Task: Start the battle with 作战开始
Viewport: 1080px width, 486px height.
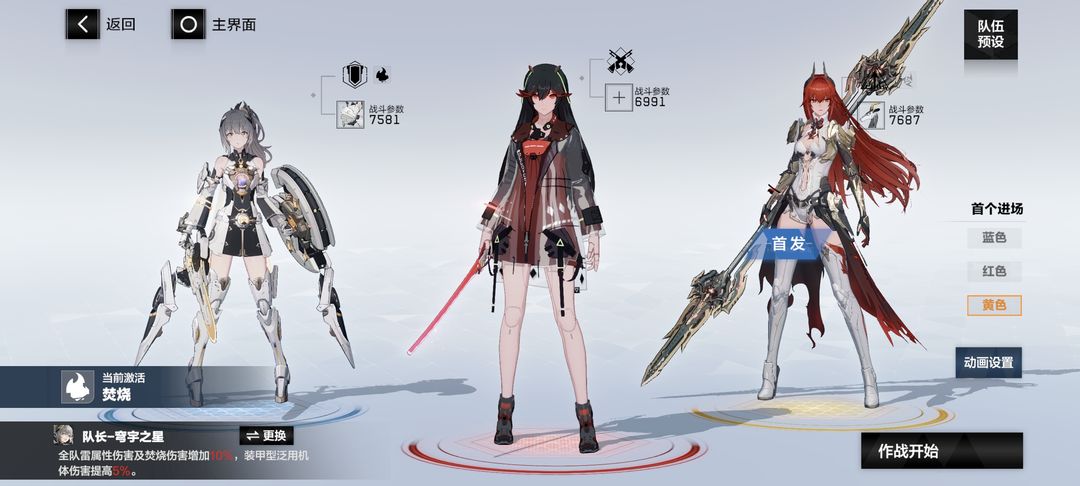Action: 941,451
